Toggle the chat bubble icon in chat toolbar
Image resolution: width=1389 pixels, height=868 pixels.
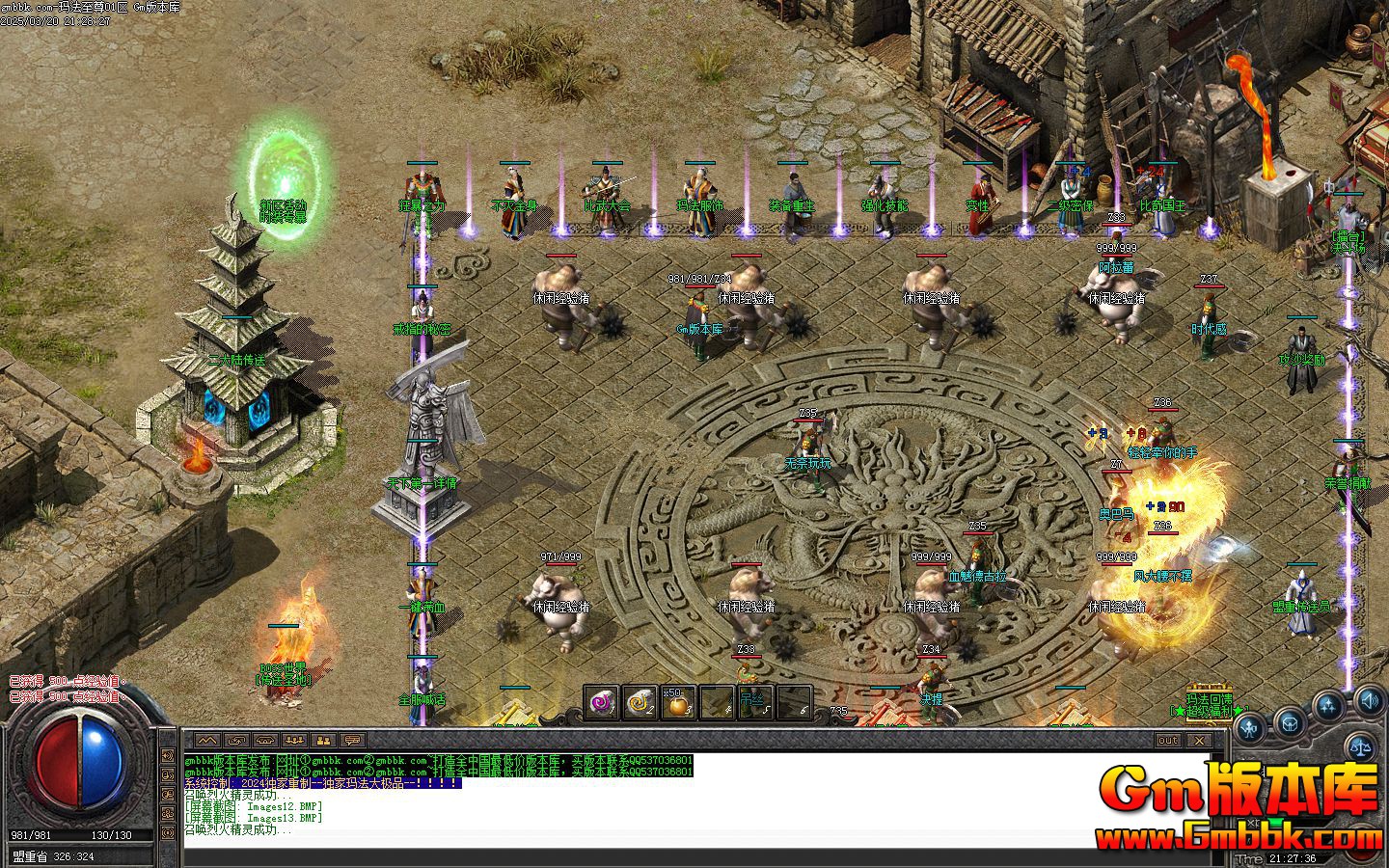click(x=351, y=741)
